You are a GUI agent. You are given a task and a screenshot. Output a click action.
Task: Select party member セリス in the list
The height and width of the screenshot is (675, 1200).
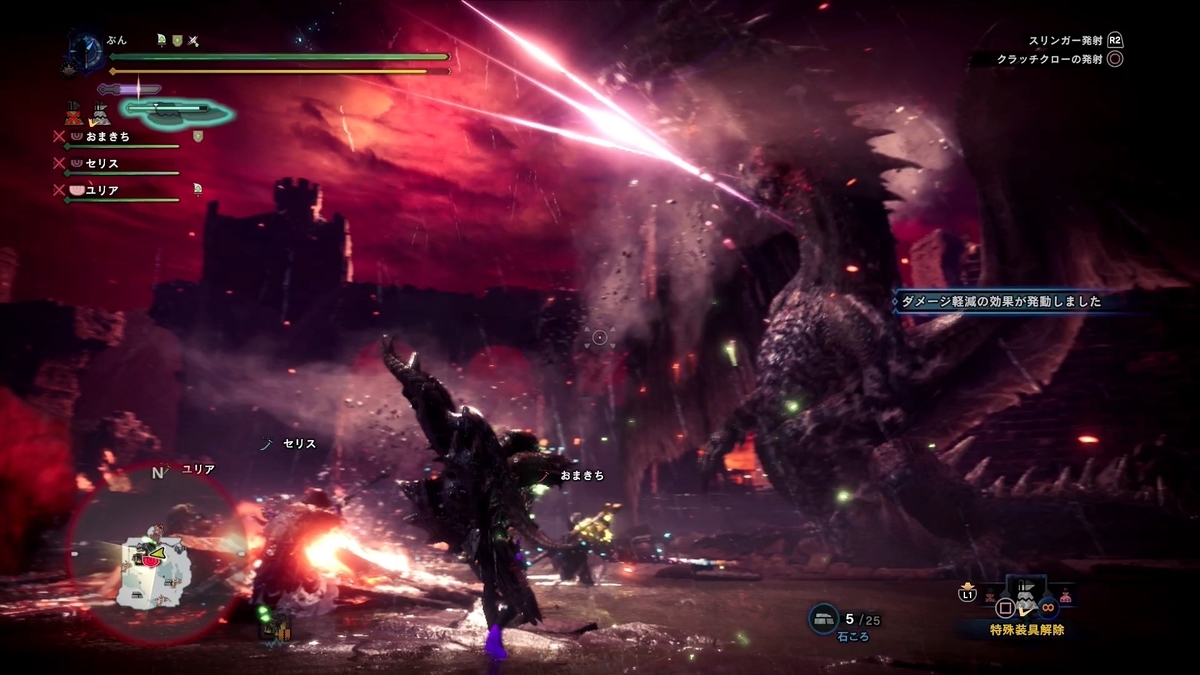tap(102, 162)
